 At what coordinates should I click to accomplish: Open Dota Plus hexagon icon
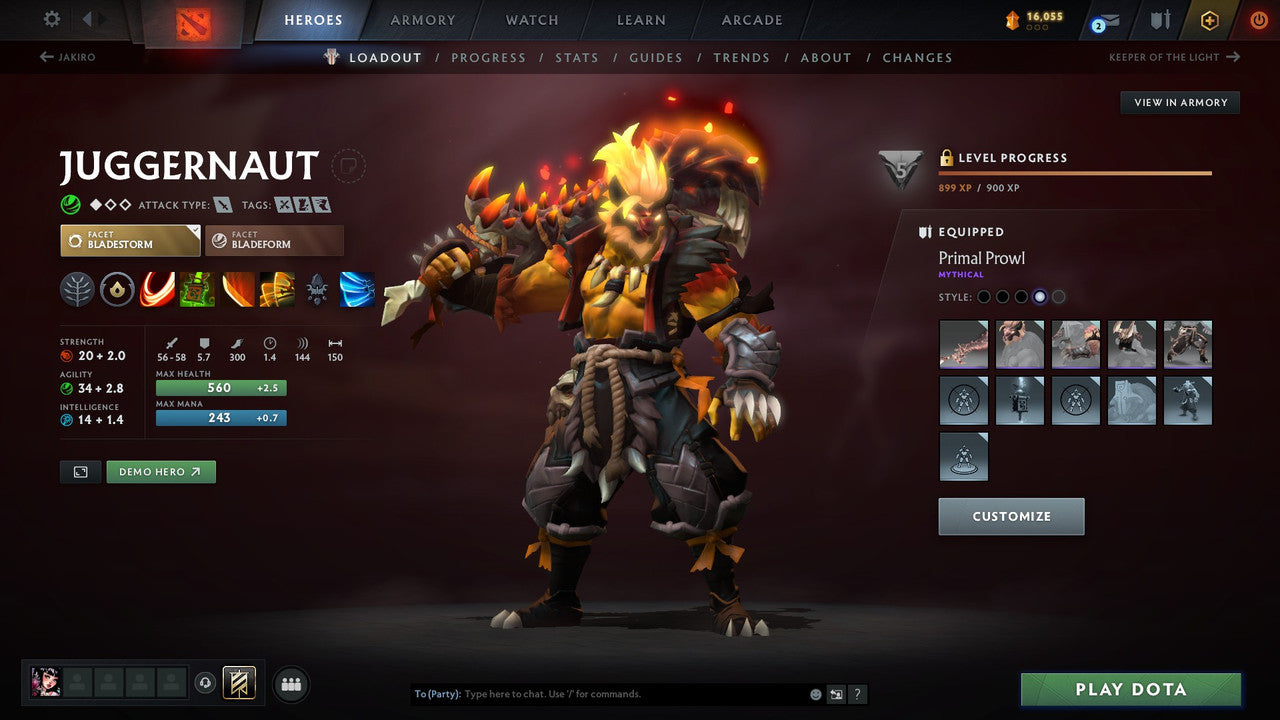(x=1209, y=19)
